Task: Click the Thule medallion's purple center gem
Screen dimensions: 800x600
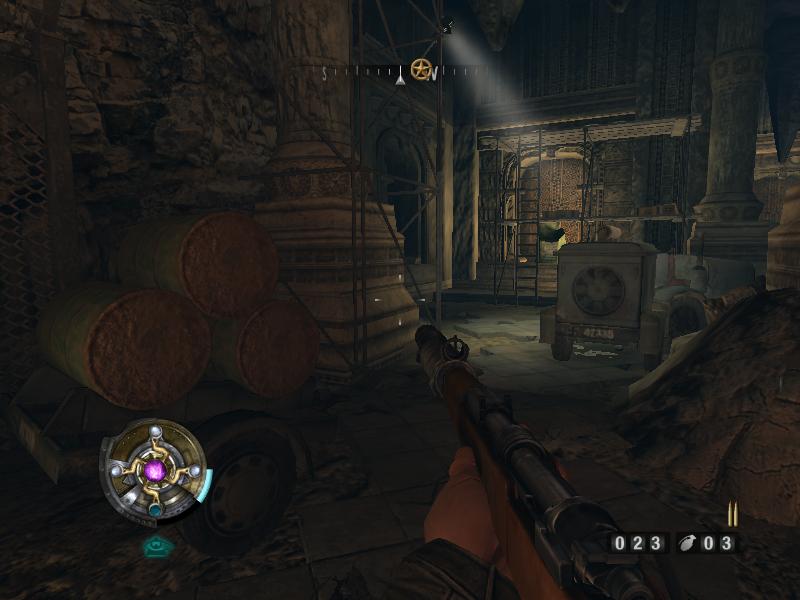Action: tap(154, 468)
